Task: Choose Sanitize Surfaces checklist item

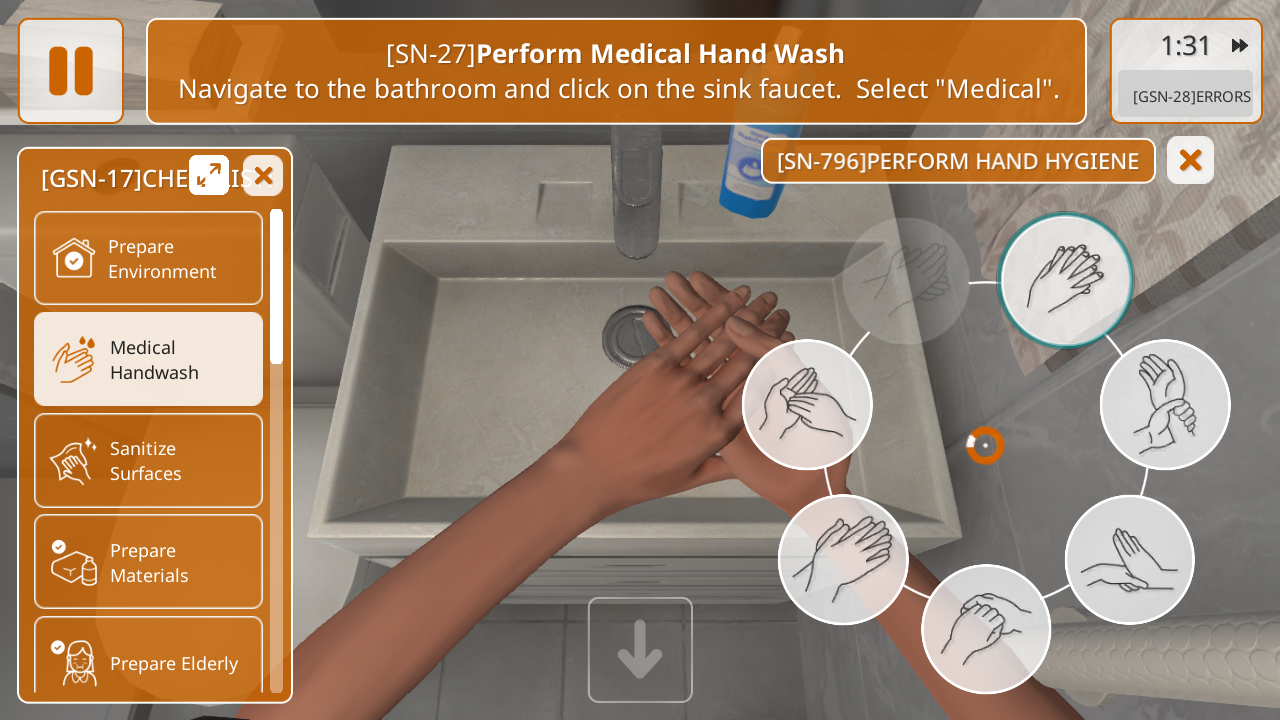Action: 148,460
